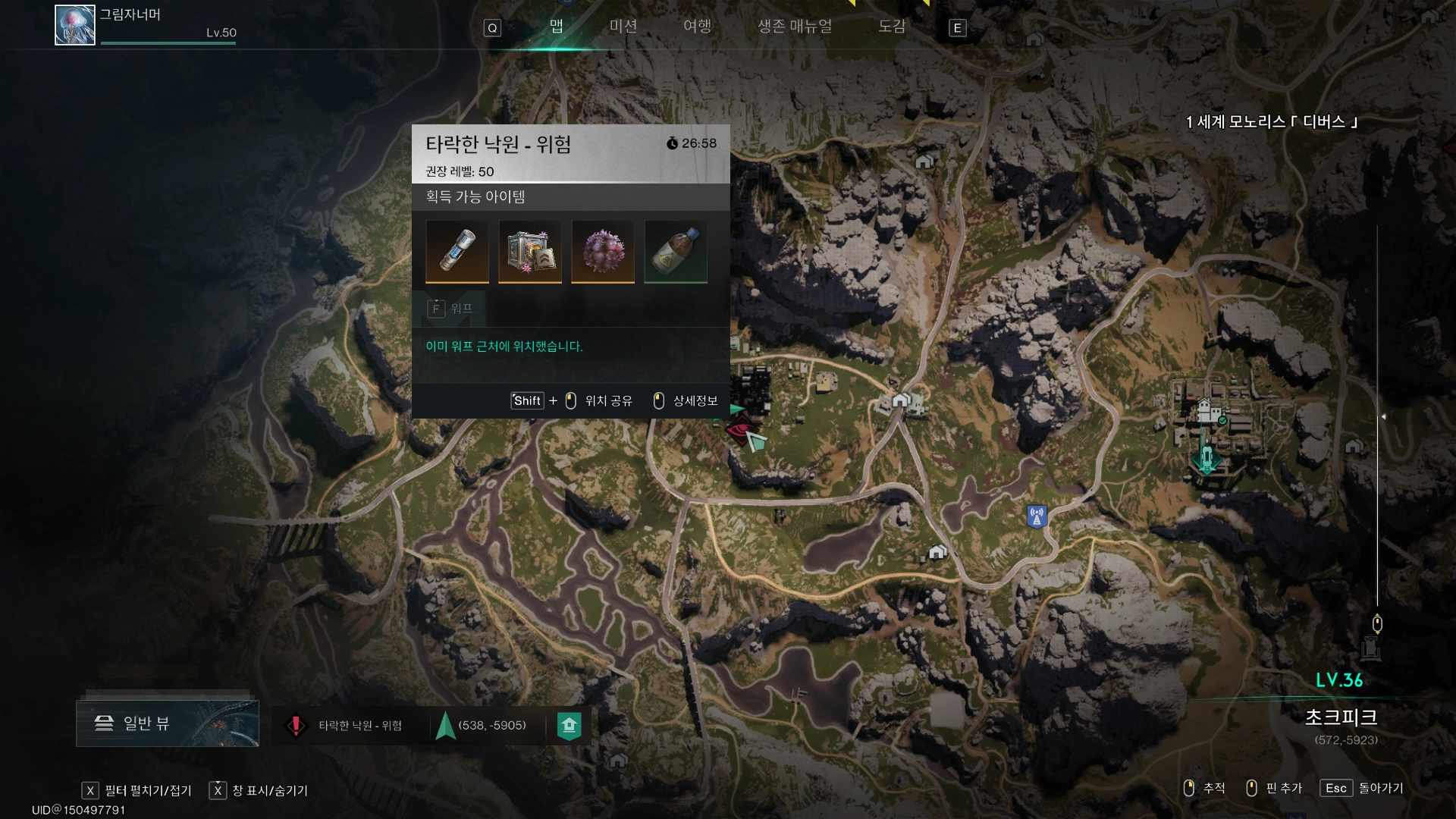The height and width of the screenshot is (819, 1456).
Task: Click the teal teleport marker on map
Action: pyautogui.click(x=1206, y=459)
